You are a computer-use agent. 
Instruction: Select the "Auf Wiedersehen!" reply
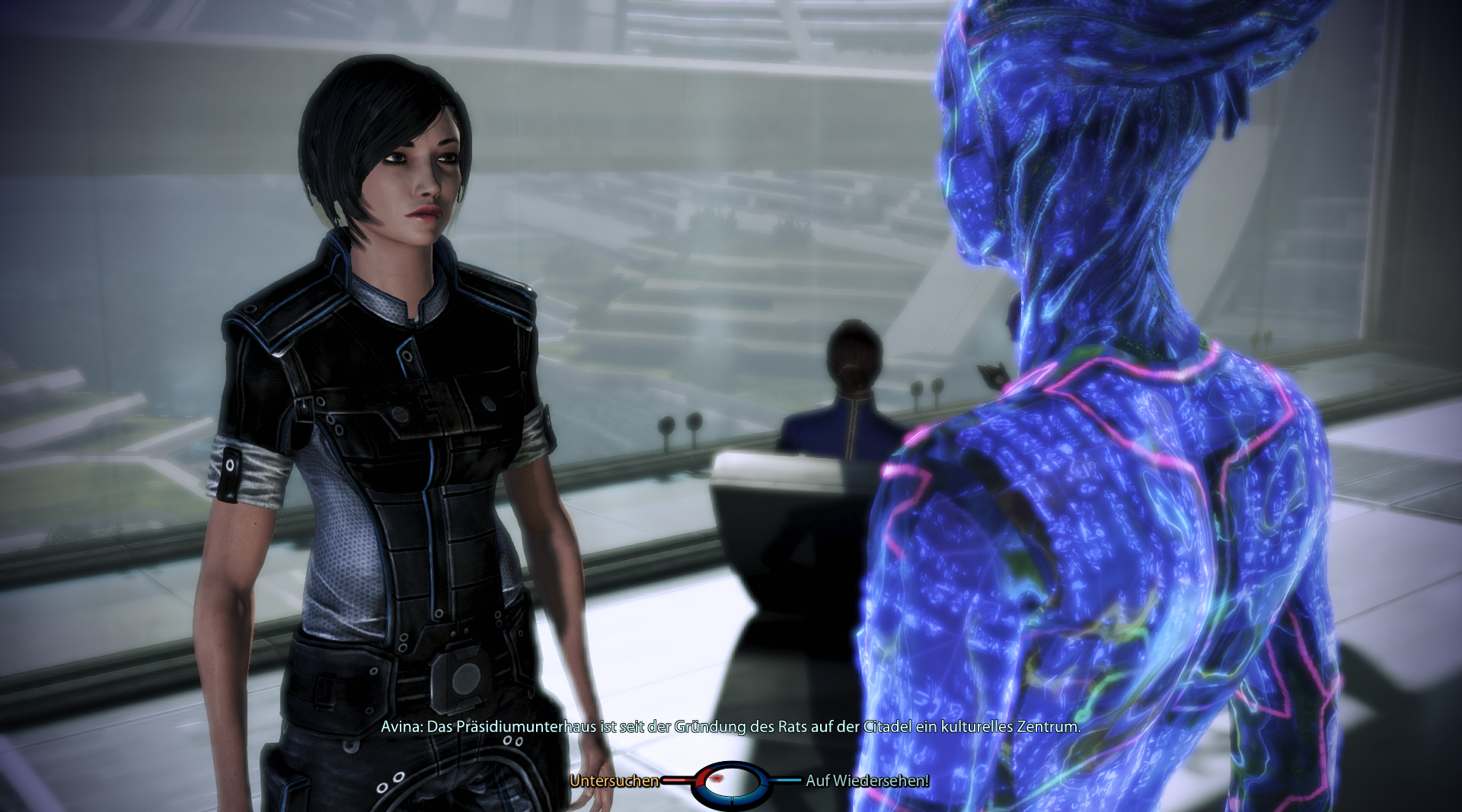pos(867,781)
